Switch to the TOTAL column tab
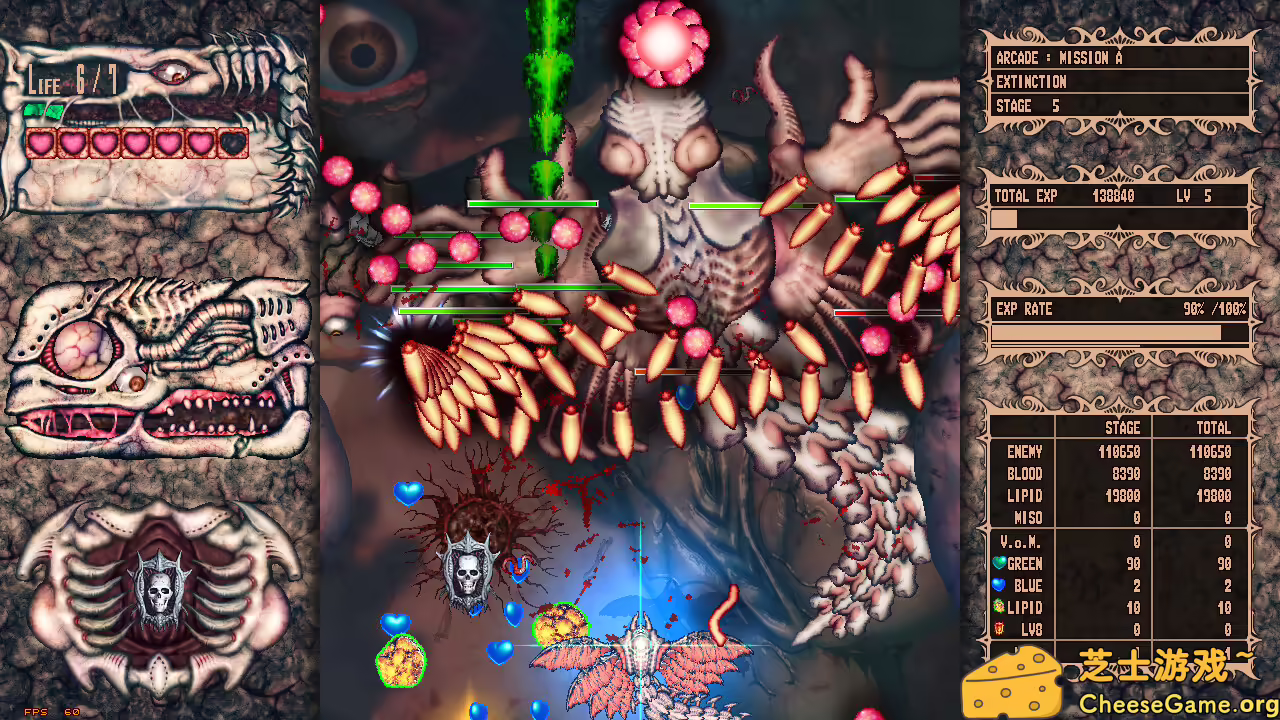This screenshot has width=1280, height=720. (x=1214, y=427)
